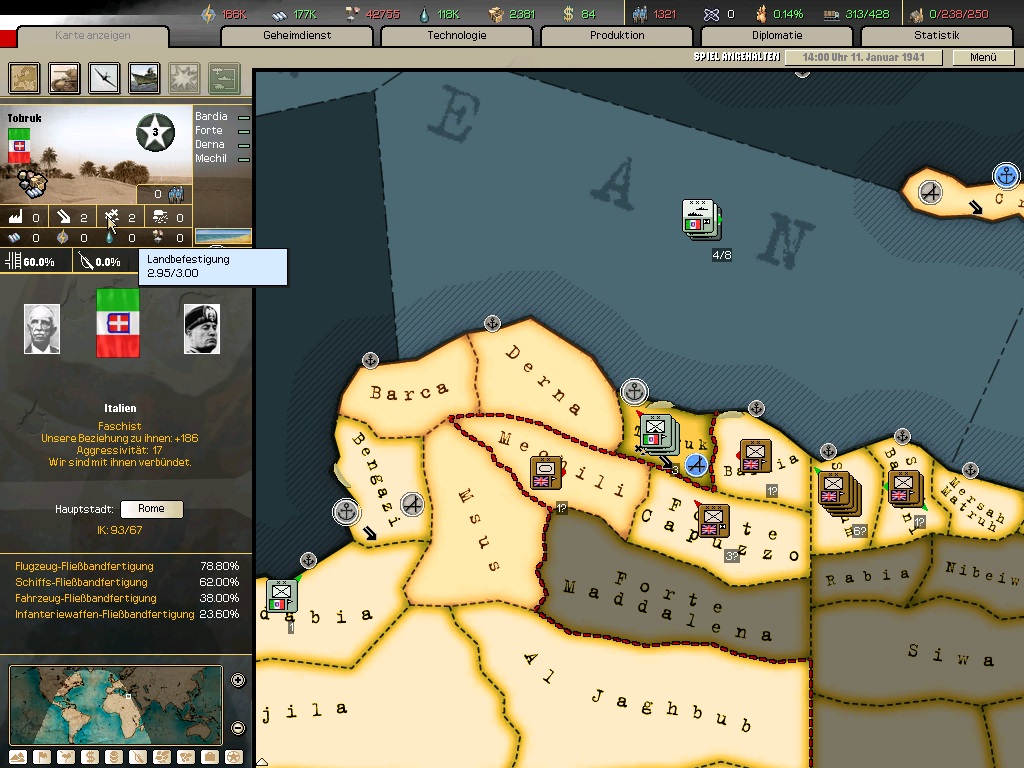This screenshot has width=1024, height=768.
Task: Click the Rome capital button
Action: (x=151, y=509)
